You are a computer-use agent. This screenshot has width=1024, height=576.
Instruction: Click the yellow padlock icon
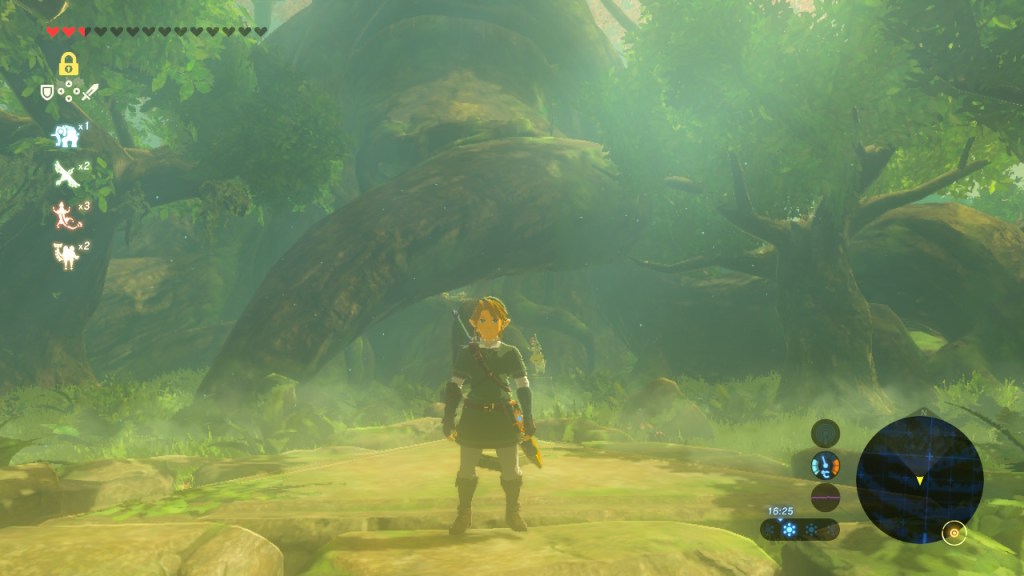(x=68, y=65)
